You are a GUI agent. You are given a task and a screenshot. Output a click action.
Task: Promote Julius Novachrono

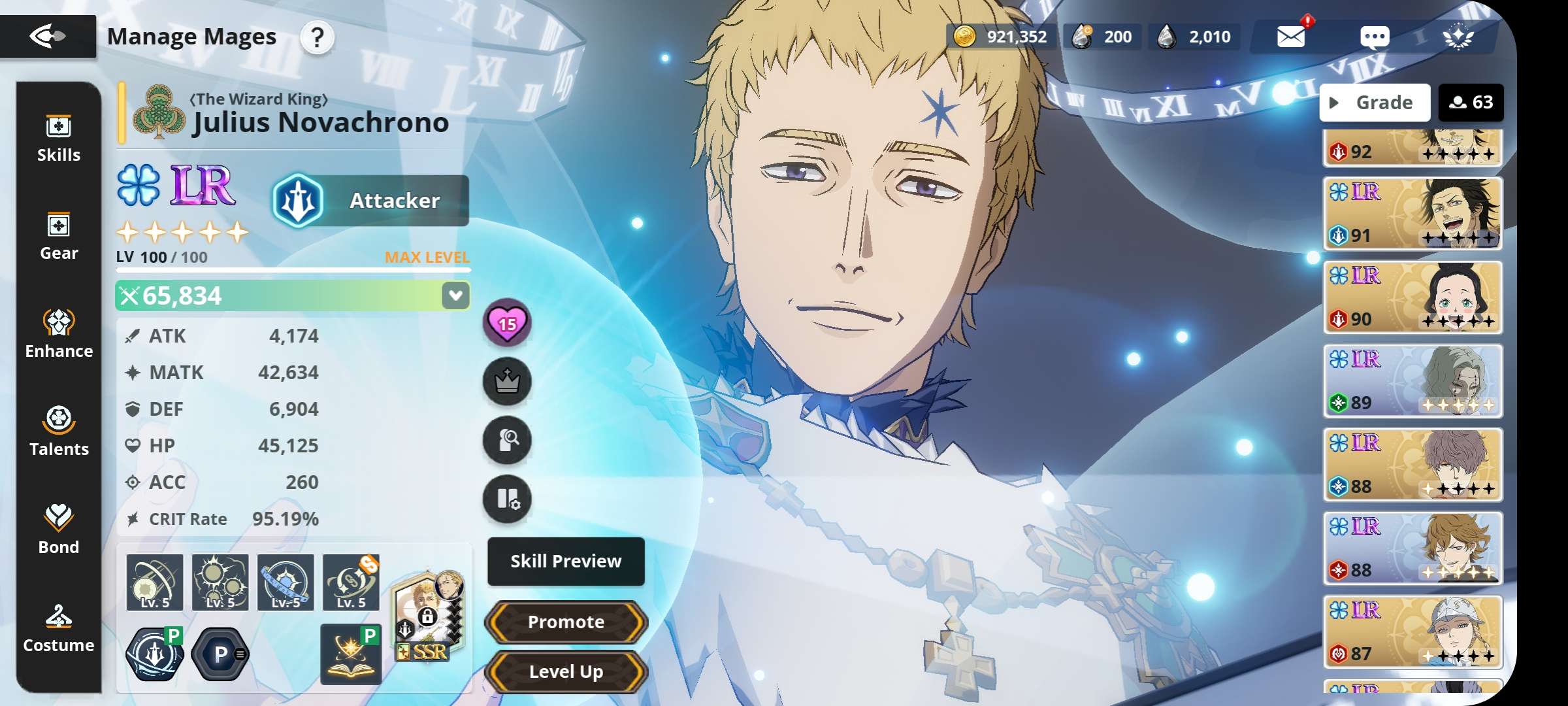(x=566, y=622)
